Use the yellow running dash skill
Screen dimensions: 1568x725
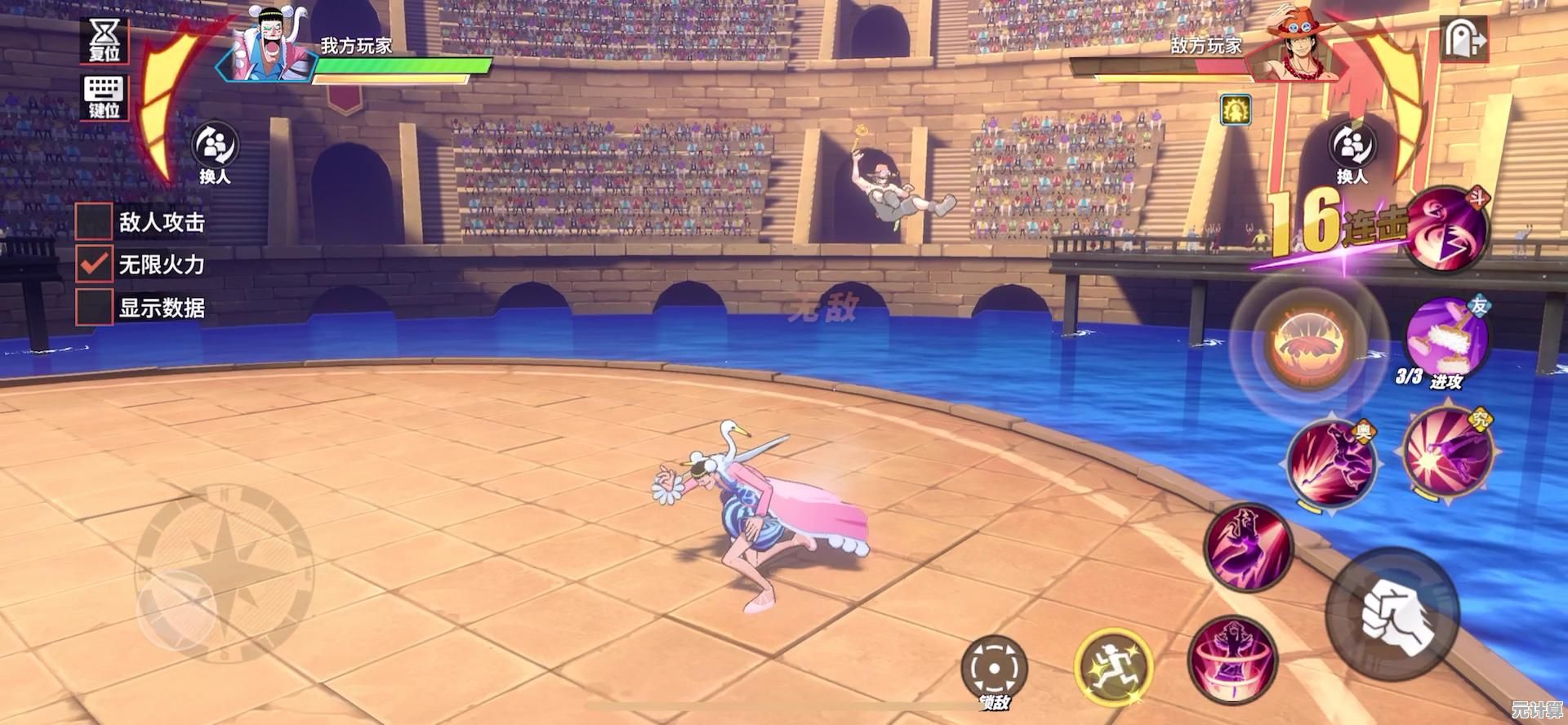1112,668
